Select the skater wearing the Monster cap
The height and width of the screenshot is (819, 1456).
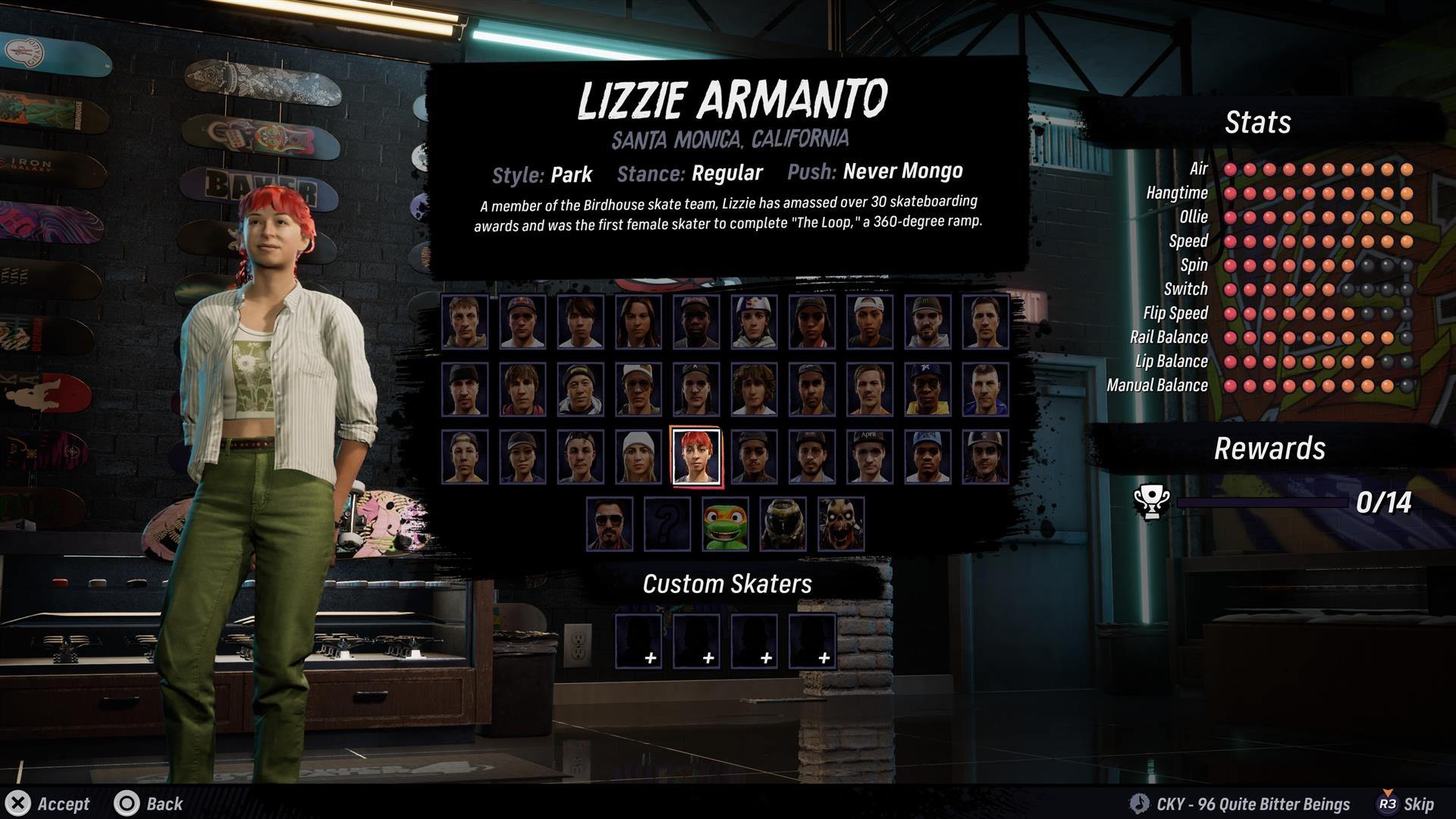click(927, 322)
